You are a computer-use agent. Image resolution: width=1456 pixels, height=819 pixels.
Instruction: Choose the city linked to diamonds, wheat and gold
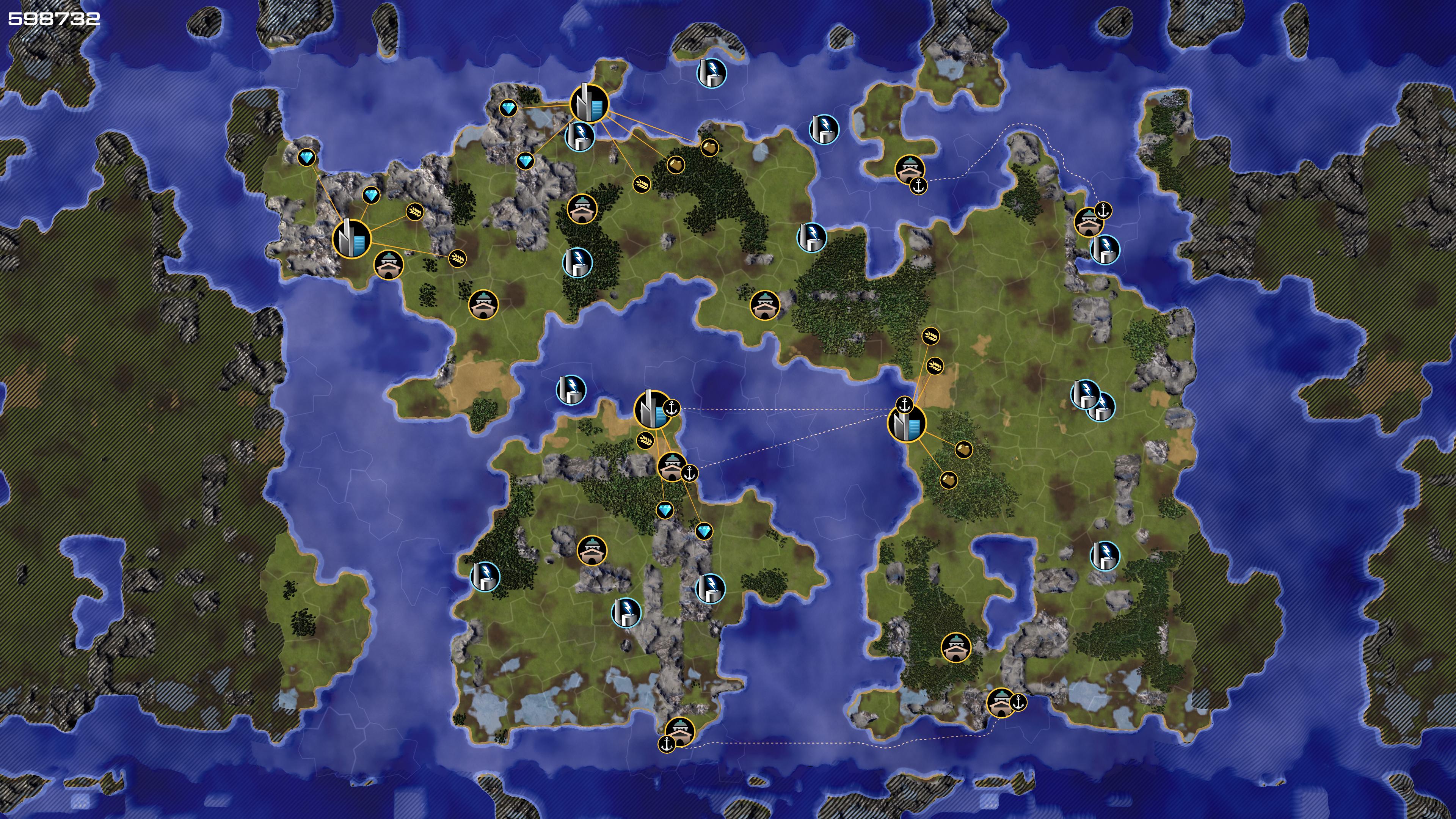(589, 104)
